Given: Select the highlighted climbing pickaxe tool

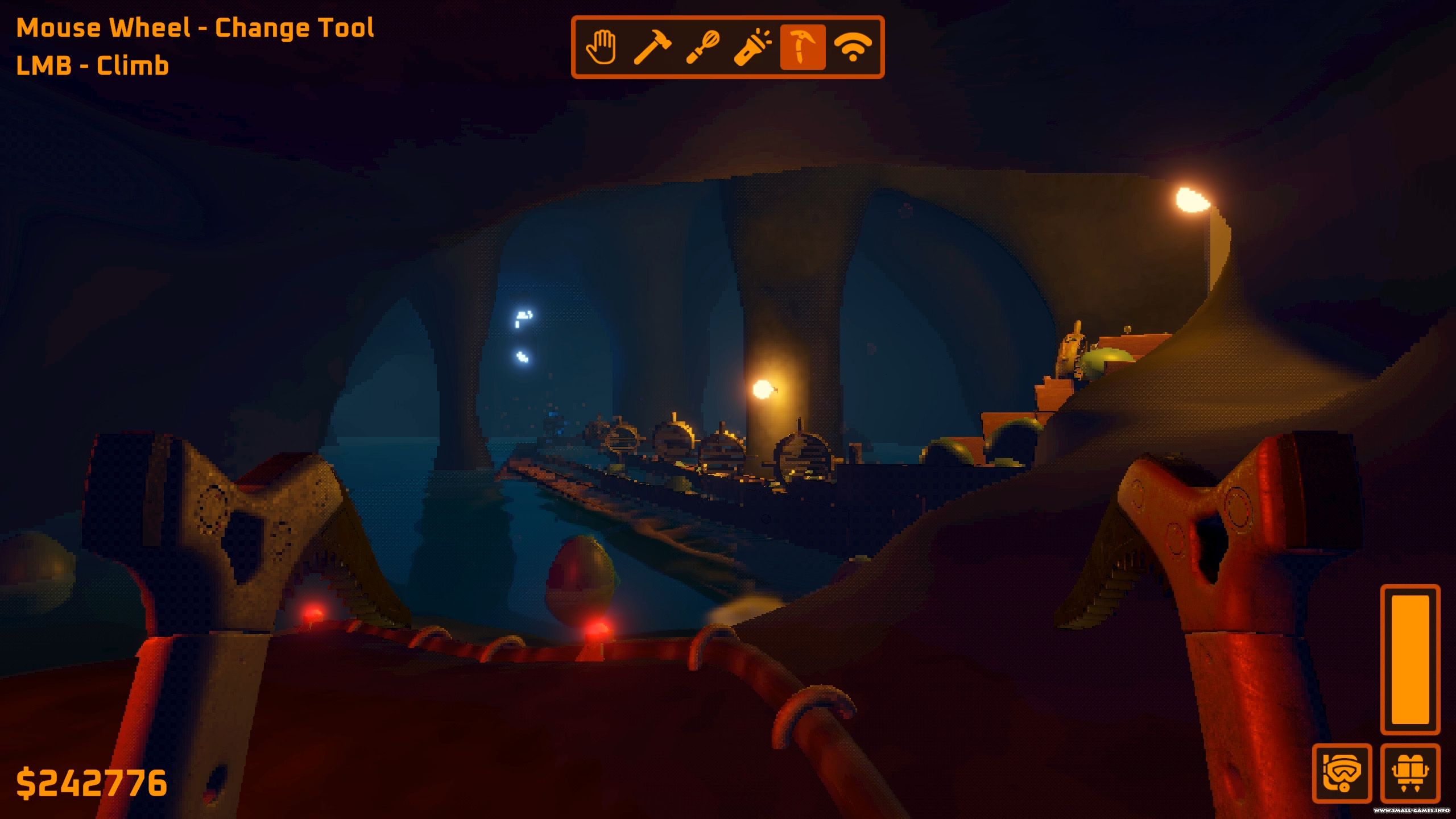Looking at the screenshot, I should coord(803,47).
